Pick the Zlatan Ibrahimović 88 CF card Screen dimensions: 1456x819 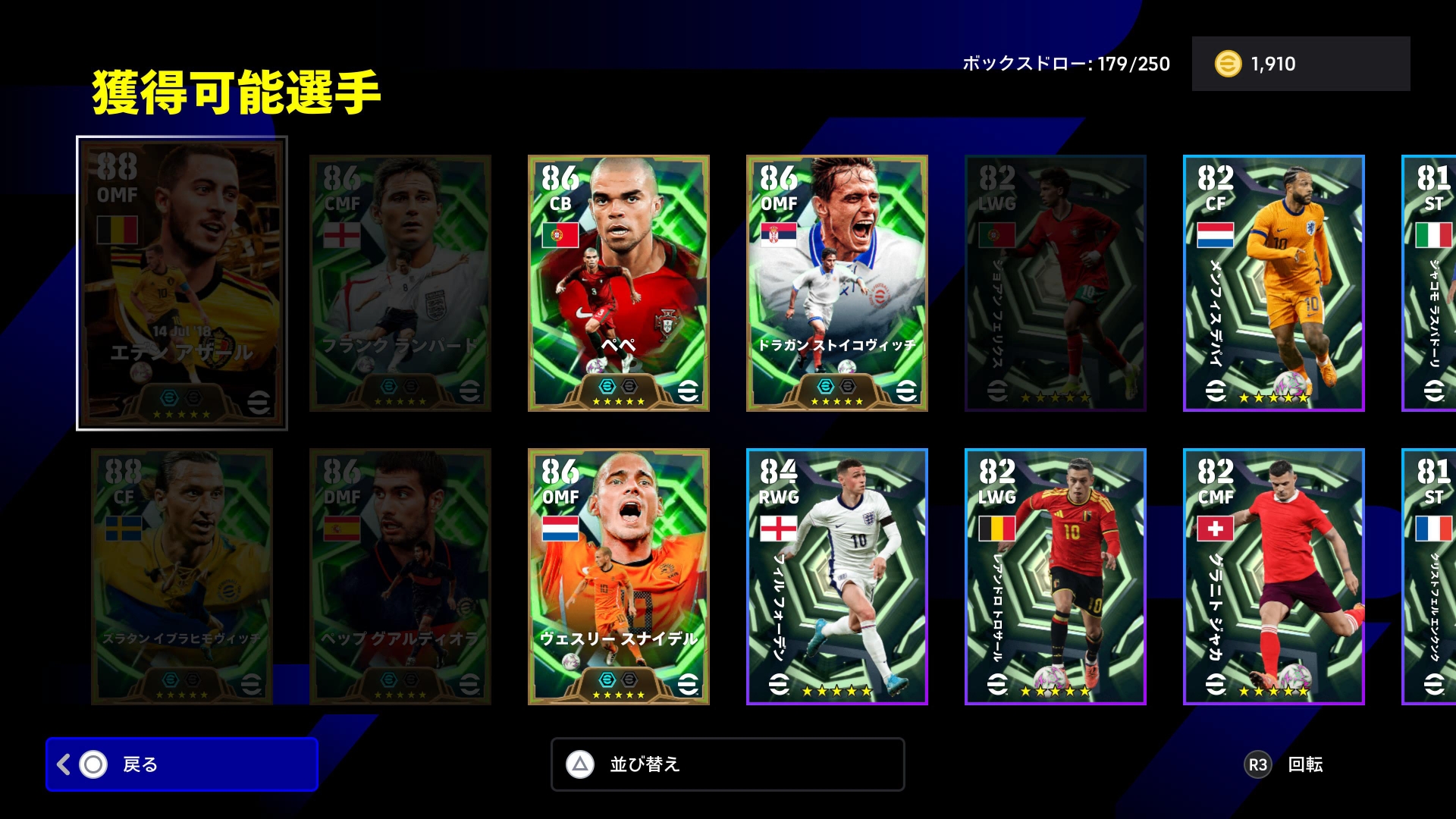click(x=182, y=576)
